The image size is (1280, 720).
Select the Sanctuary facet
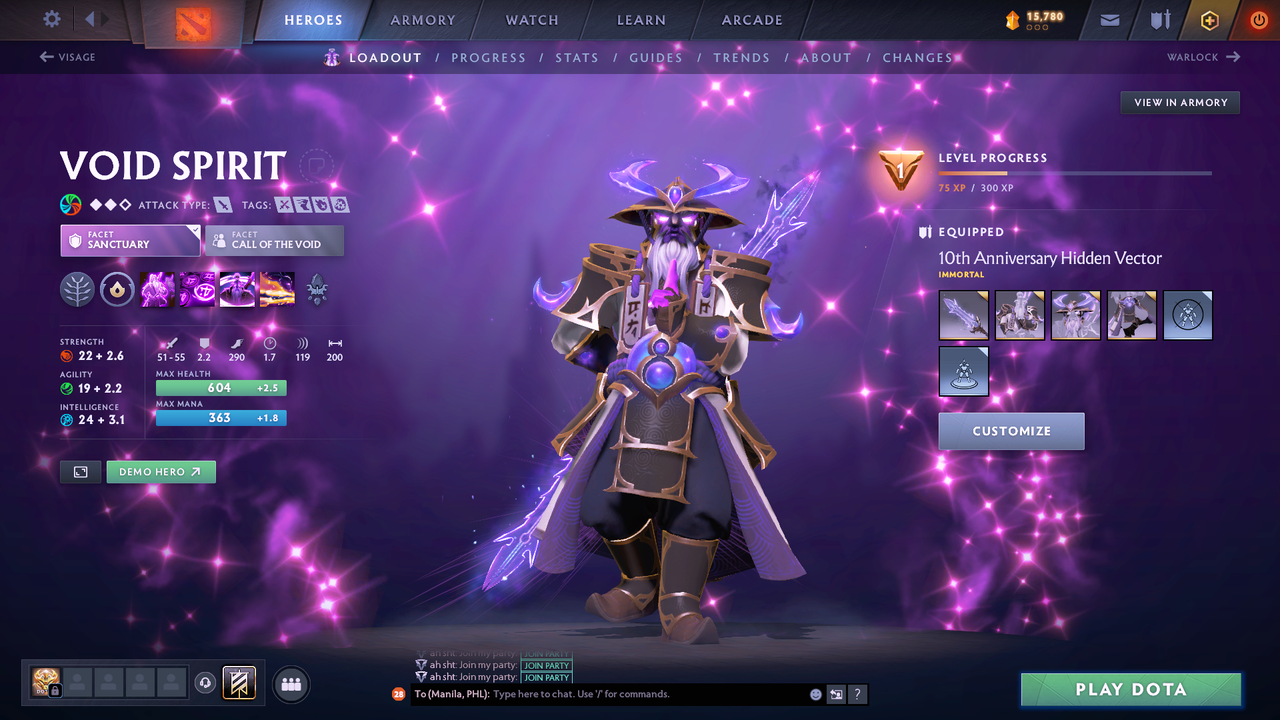pos(130,240)
